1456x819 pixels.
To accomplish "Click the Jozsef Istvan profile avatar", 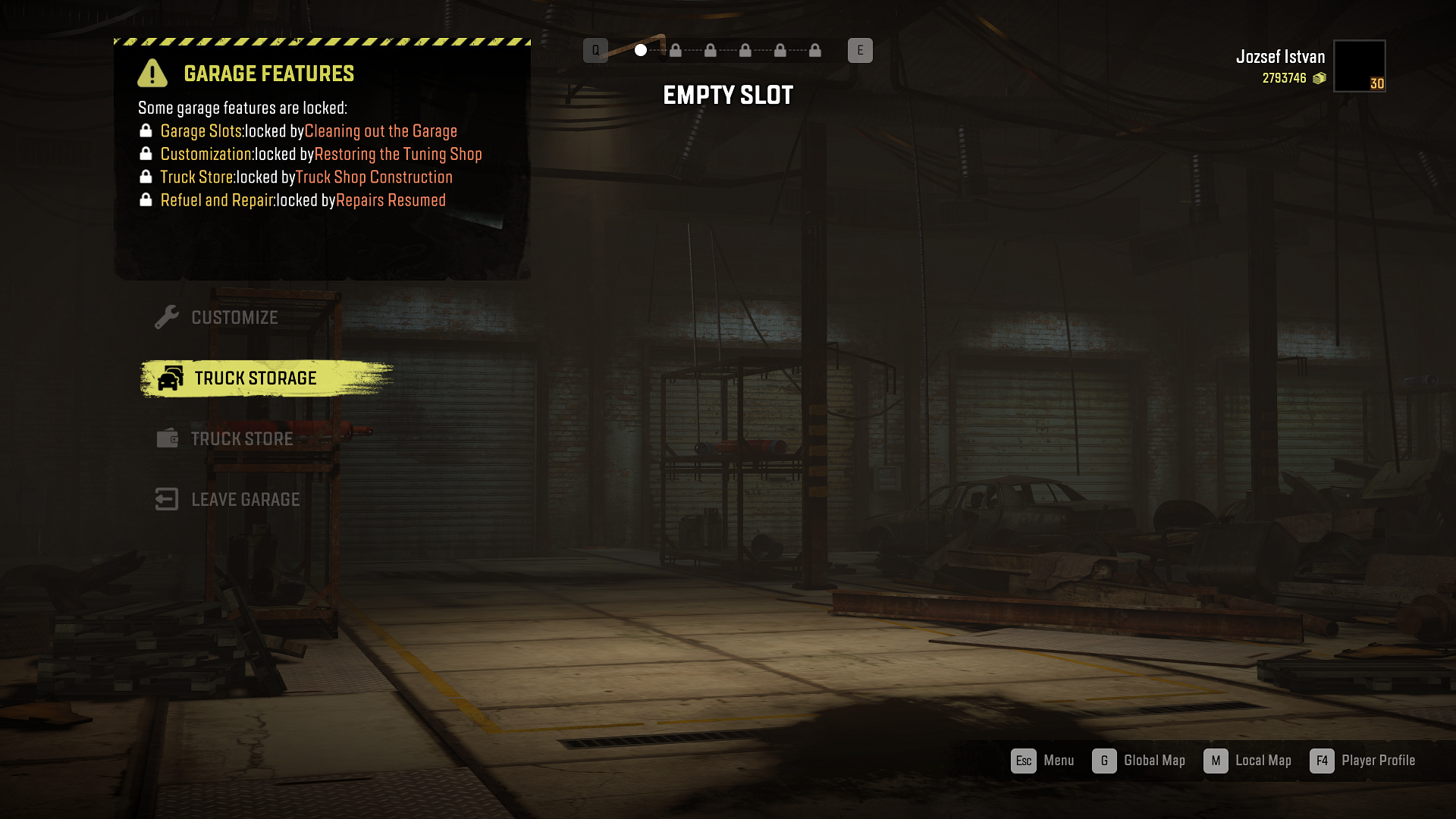I will pyautogui.click(x=1359, y=66).
